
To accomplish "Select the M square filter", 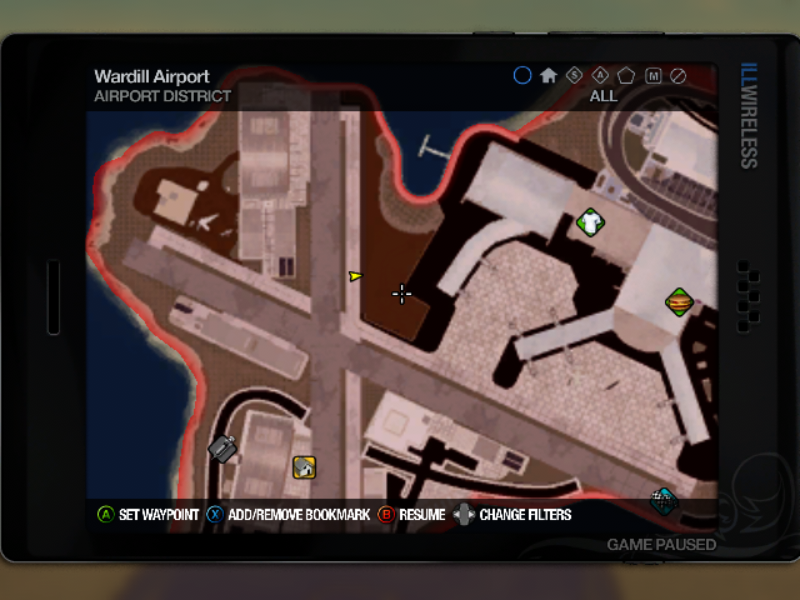I will pyautogui.click(x=653, y=75).
